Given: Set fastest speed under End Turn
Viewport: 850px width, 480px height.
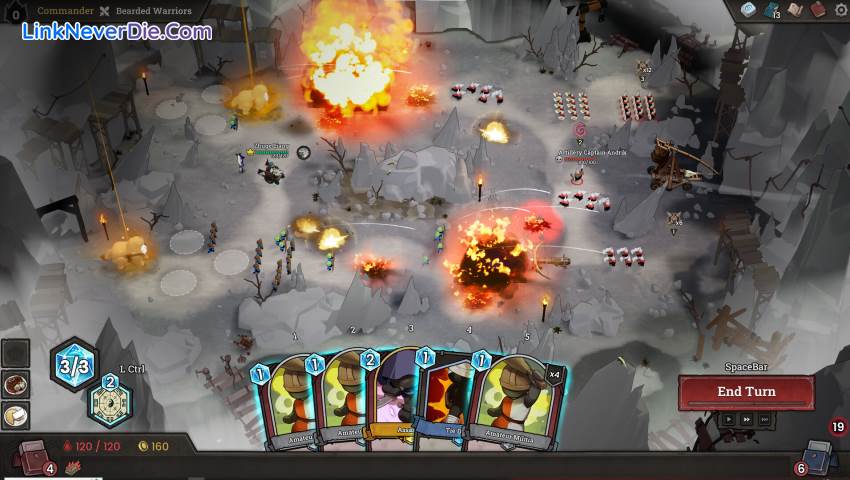Looking at the screenshot, I should tap(763, 420).
